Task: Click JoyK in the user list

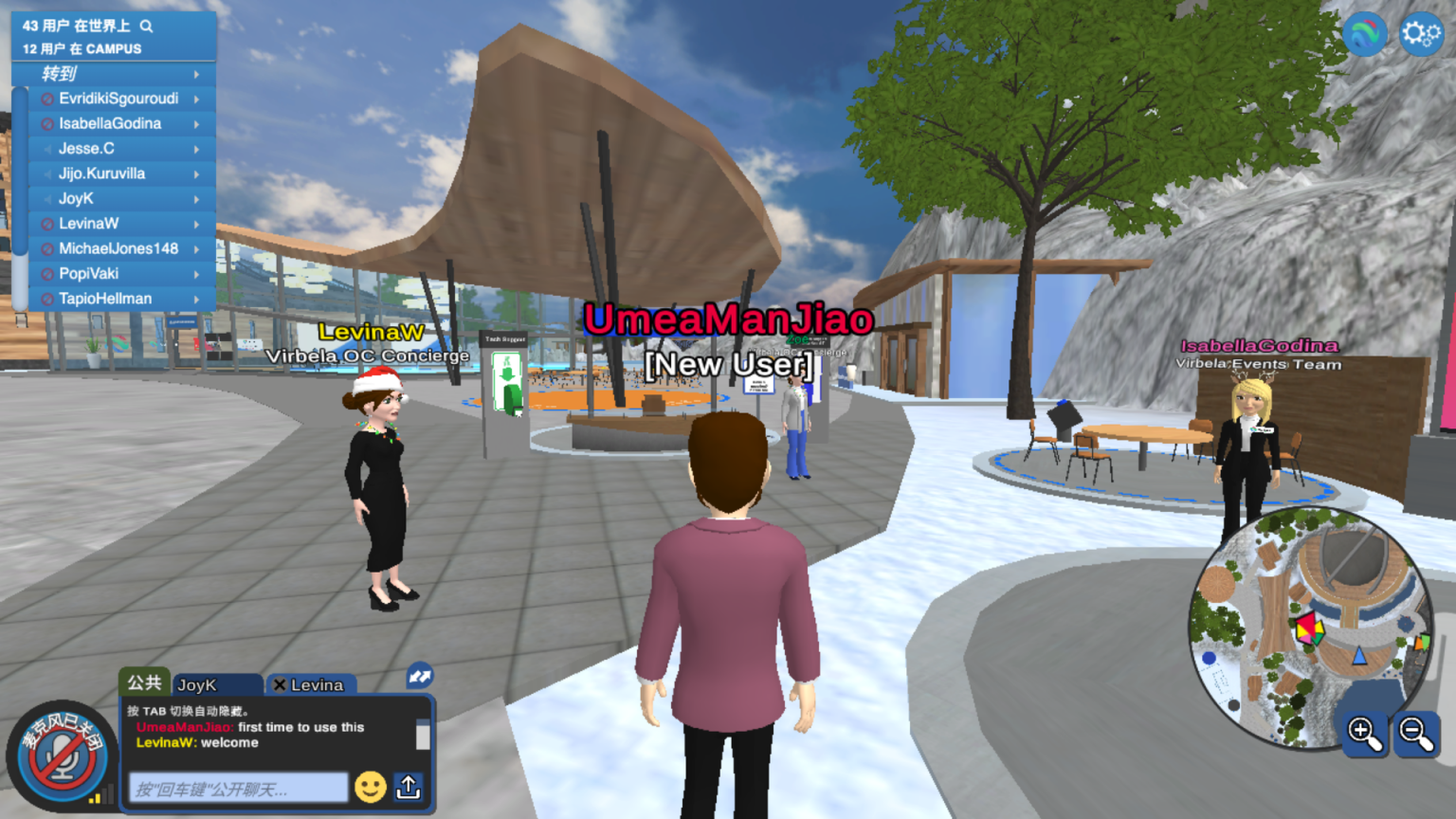Action: click(x=76, y=199)
